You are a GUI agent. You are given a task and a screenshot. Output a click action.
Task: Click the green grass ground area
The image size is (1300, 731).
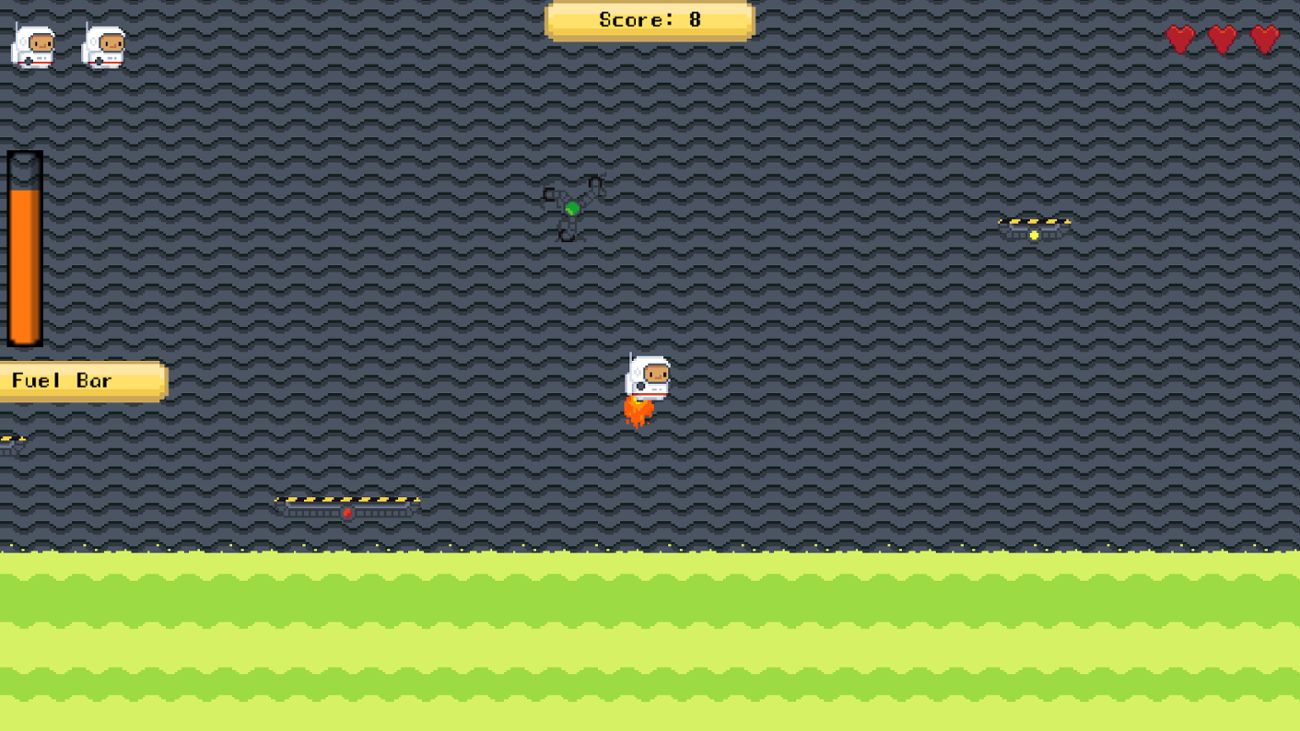coord(650,640)
